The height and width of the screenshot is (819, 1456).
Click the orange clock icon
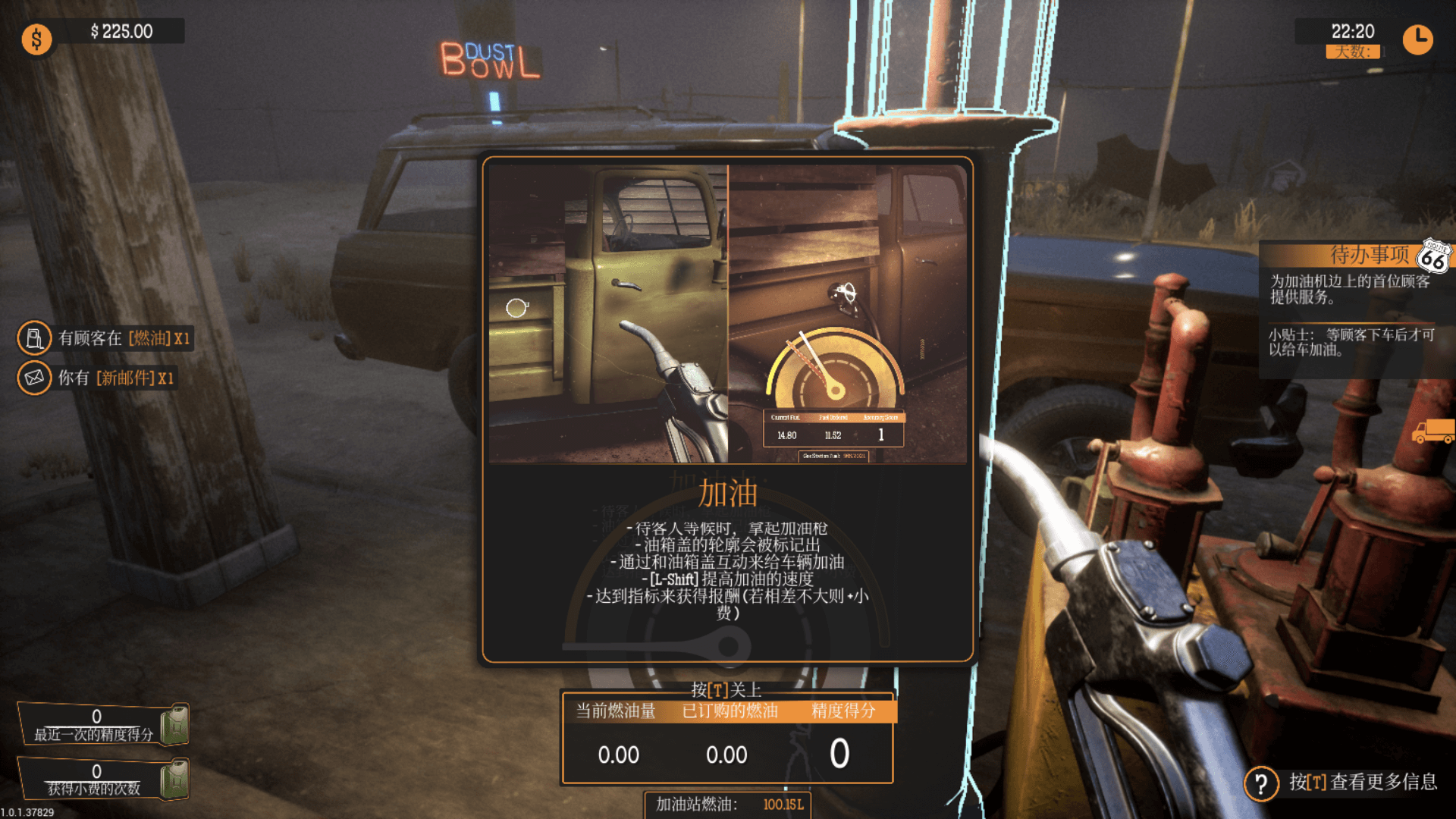[x=1417, y=39]
